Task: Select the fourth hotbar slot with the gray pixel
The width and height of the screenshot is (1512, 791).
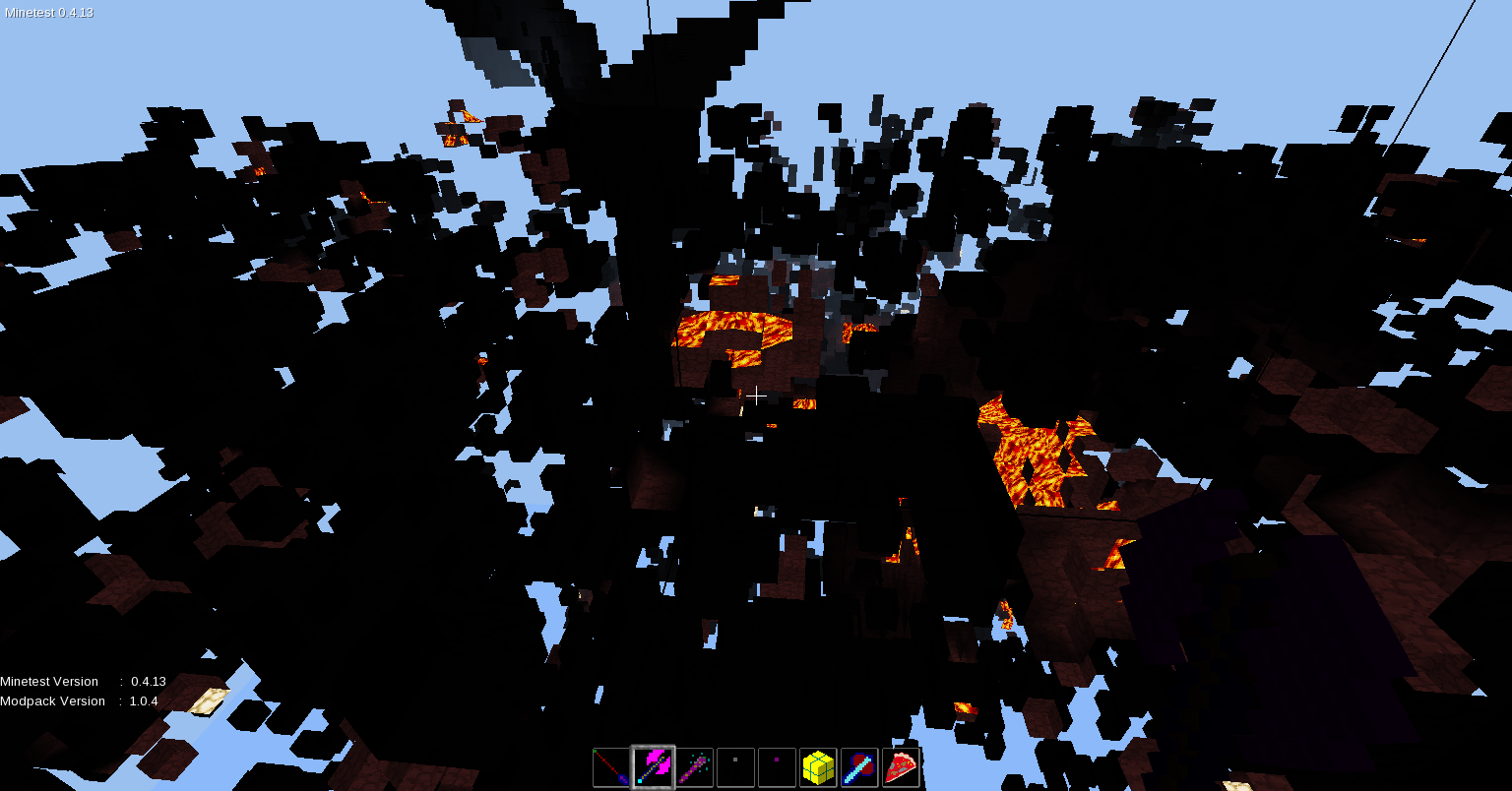Action: [735, 766]
